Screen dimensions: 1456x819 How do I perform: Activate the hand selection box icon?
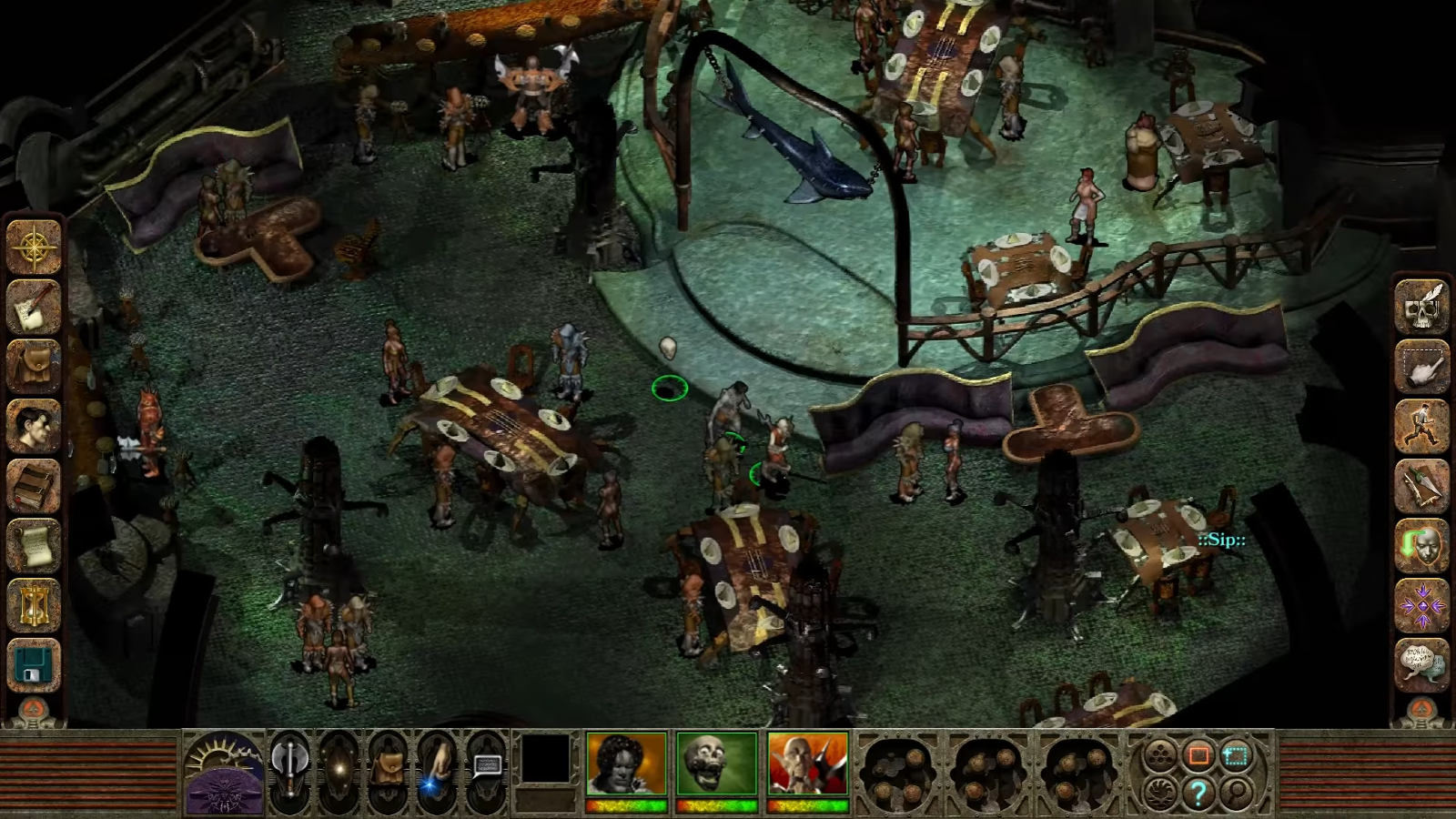pos(1421,366)
